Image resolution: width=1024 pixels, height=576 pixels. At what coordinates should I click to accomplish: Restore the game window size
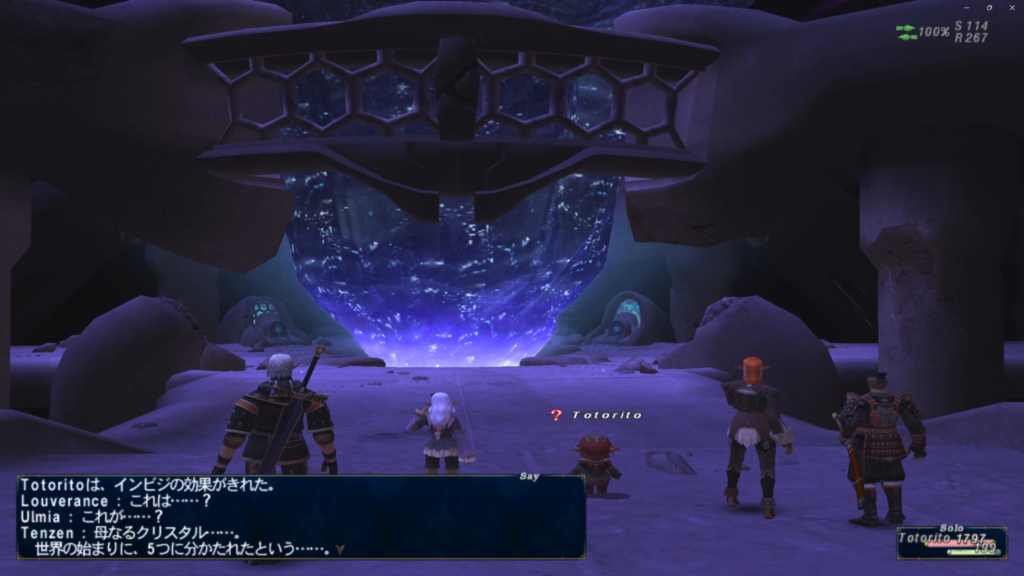click(988, 7)
